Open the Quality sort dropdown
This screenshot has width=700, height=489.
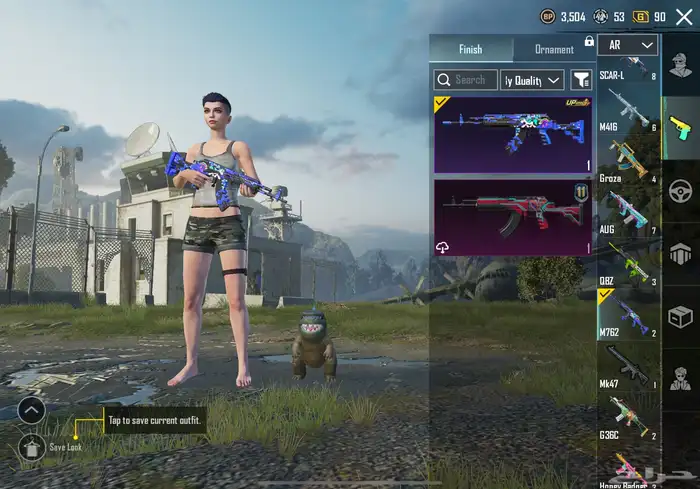click(x=532, y=80)
